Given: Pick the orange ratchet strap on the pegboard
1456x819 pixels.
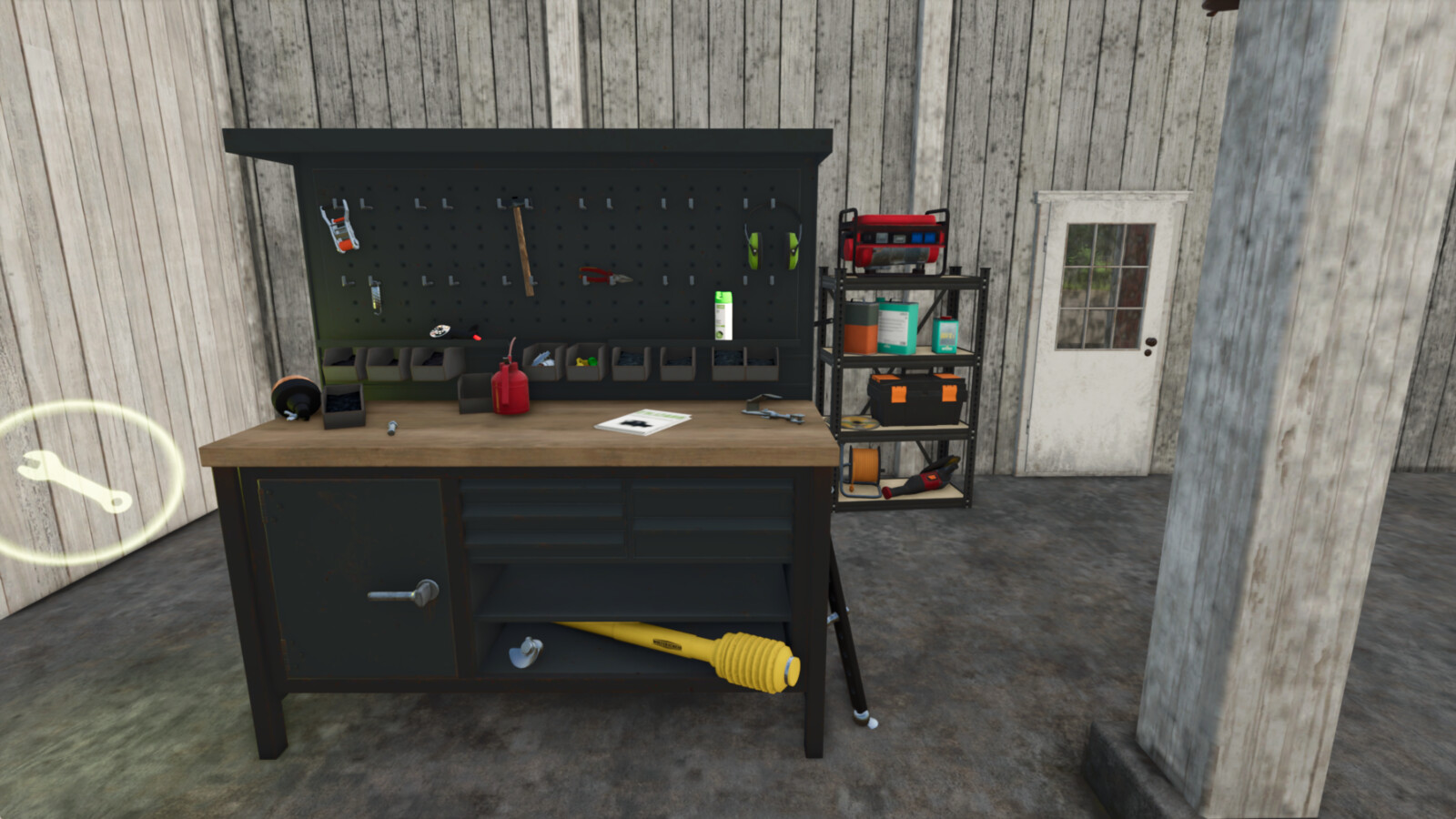Looking at the screenshot, I should 339,226.
